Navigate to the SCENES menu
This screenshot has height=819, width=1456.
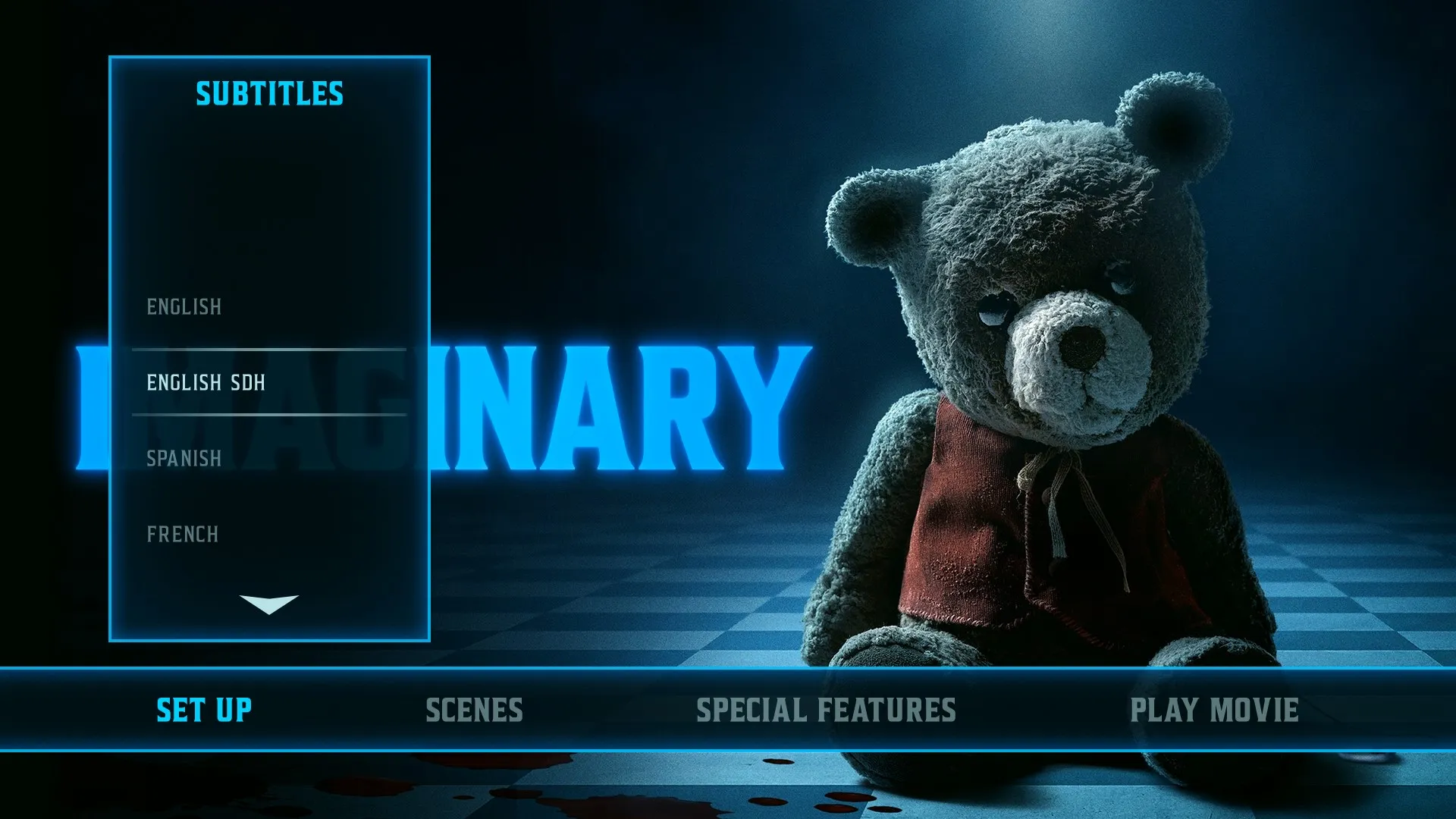pos(475,711)
